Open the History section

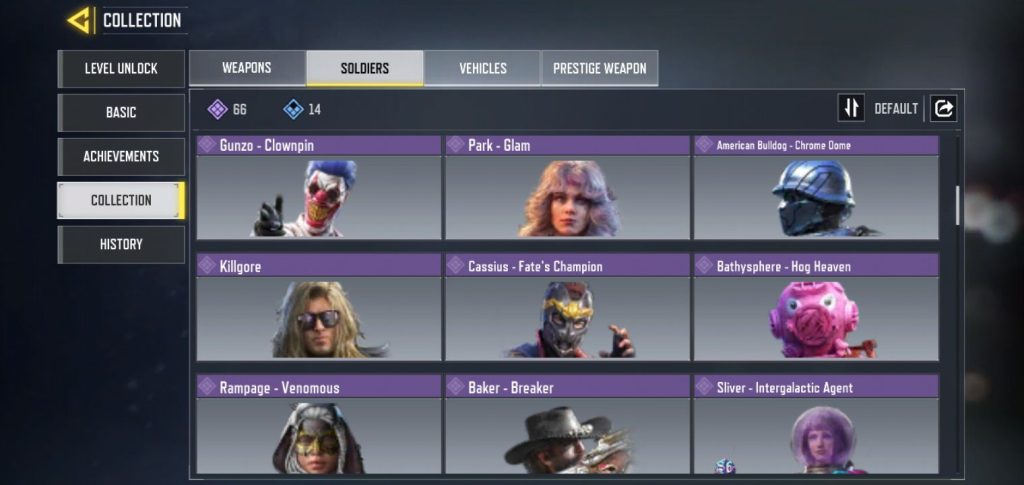click(x=121, y=244)
